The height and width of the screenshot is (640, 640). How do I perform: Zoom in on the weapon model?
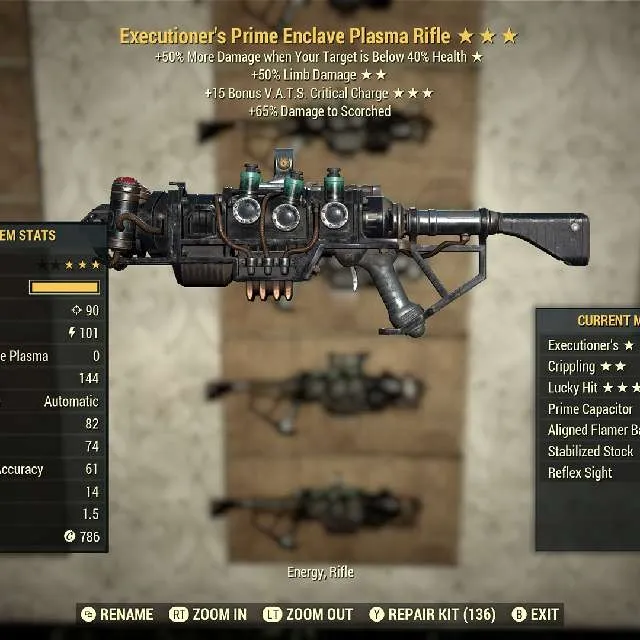pos(209,614)
